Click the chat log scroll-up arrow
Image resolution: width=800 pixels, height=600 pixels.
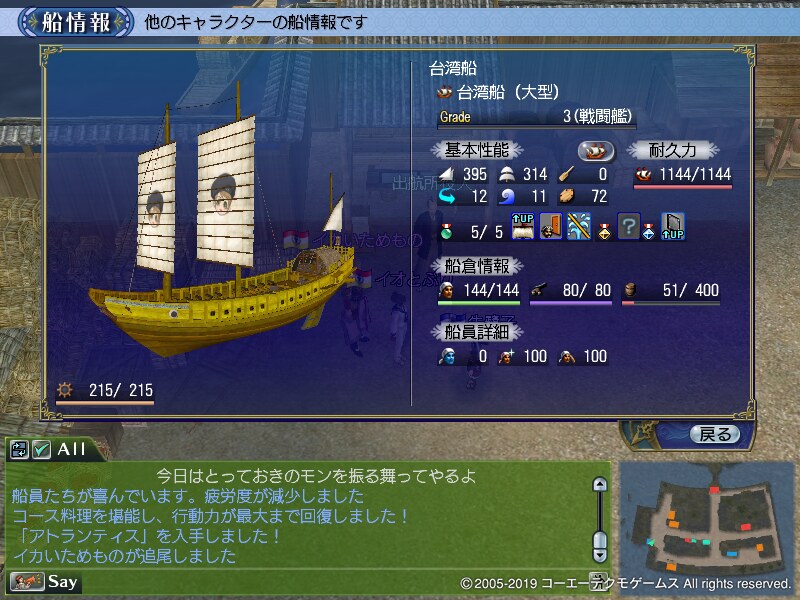(599, 485)
